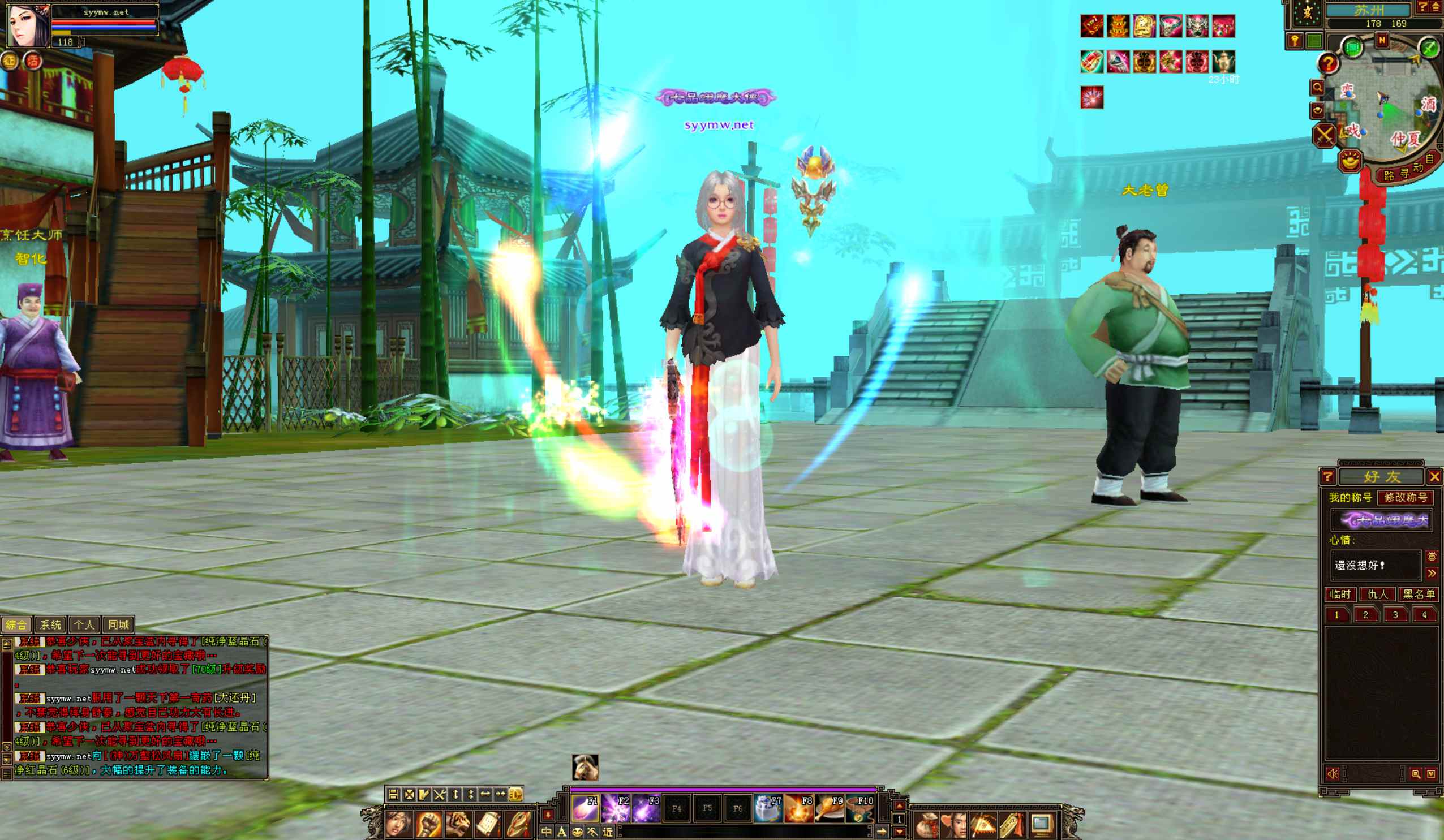Viewport: 1444px width, 840px height.
Task: Switch to the 系统 chat tab
Action: point(50,624)
